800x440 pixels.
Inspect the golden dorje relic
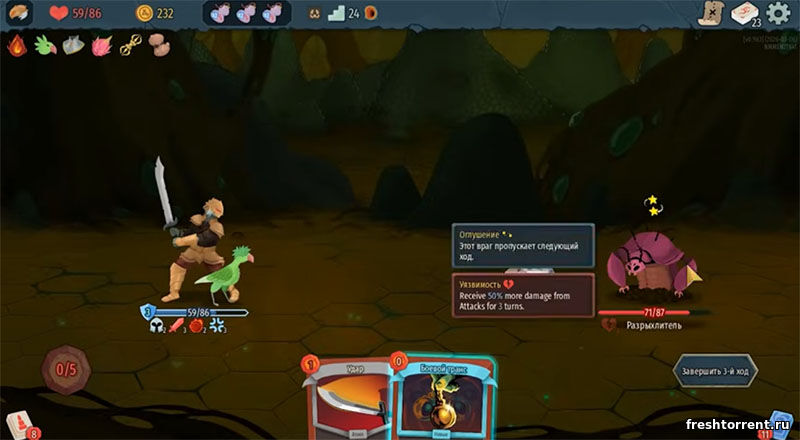(x=130, y=45)
